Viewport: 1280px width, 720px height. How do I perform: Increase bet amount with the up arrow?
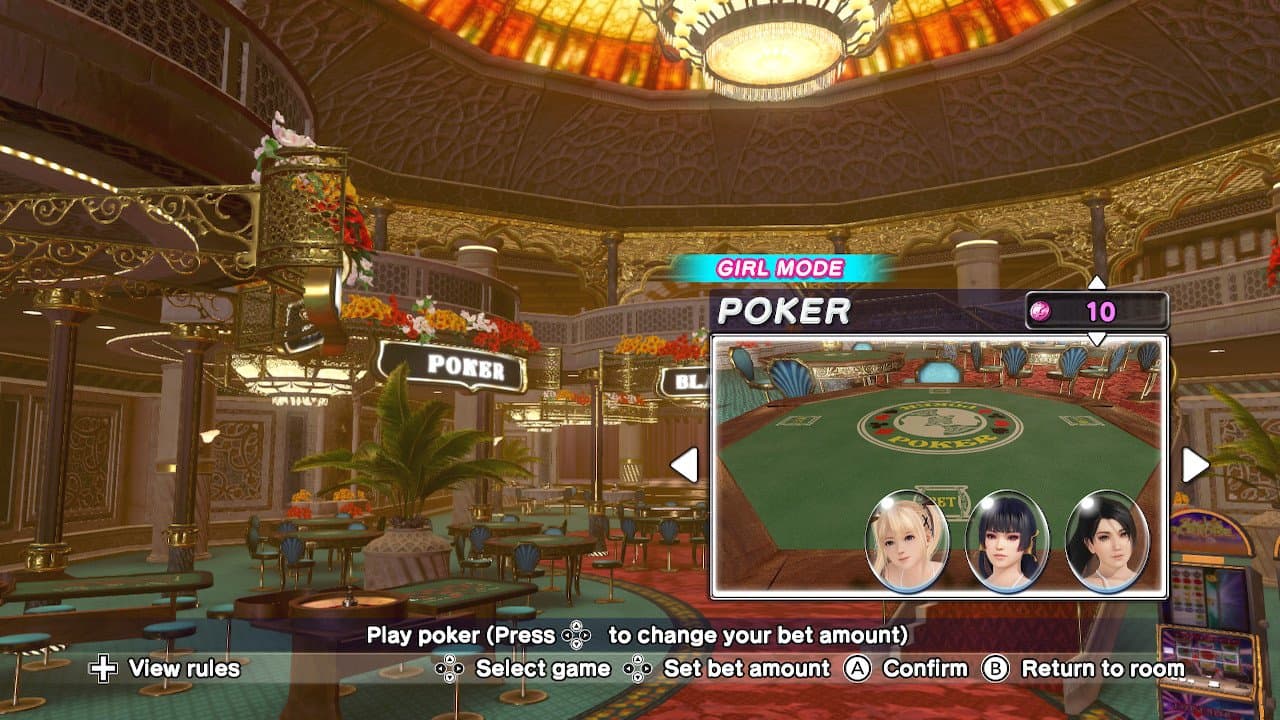coord(1097,283)
